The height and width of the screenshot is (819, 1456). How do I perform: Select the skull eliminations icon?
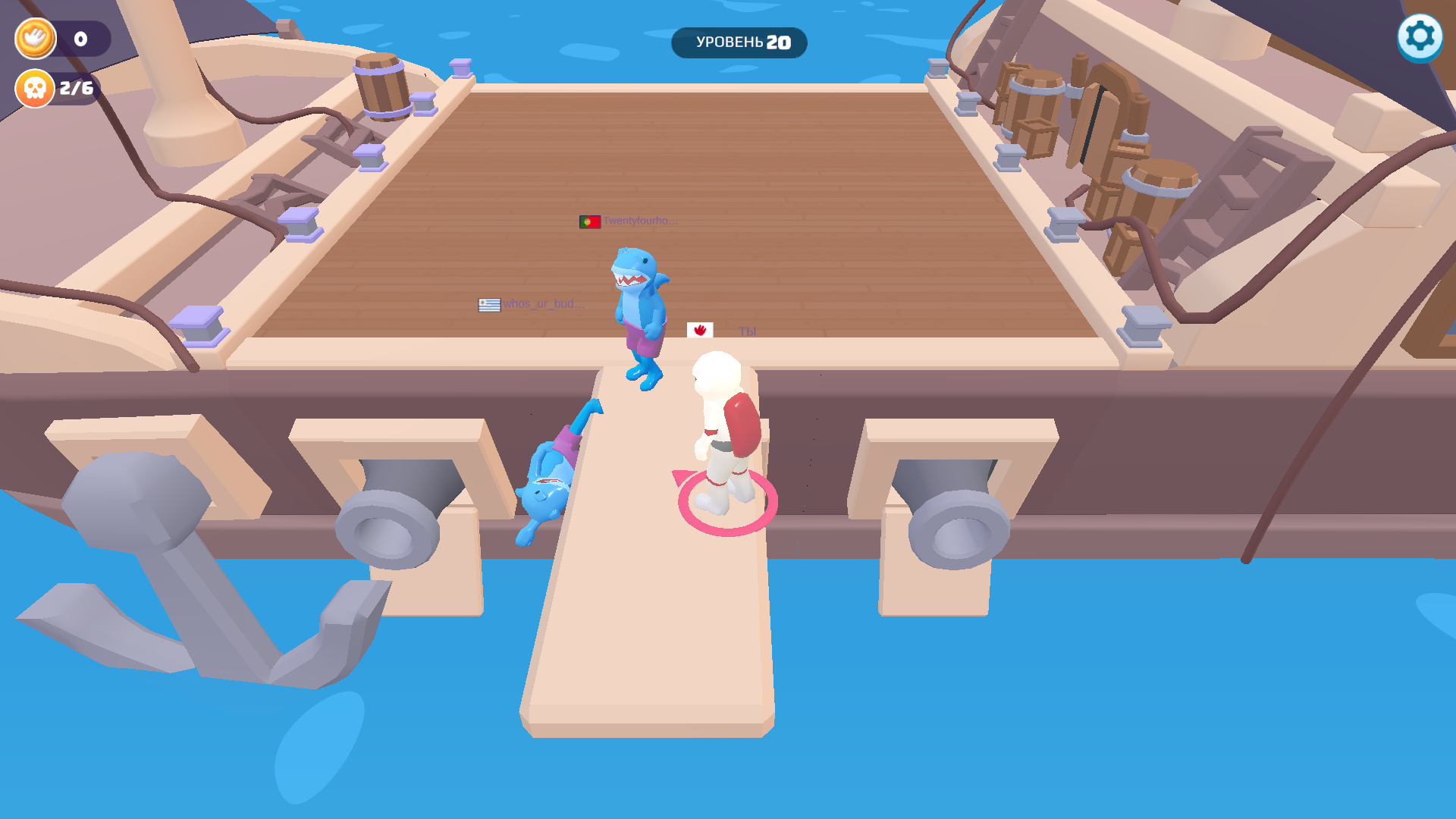[34, 88]
